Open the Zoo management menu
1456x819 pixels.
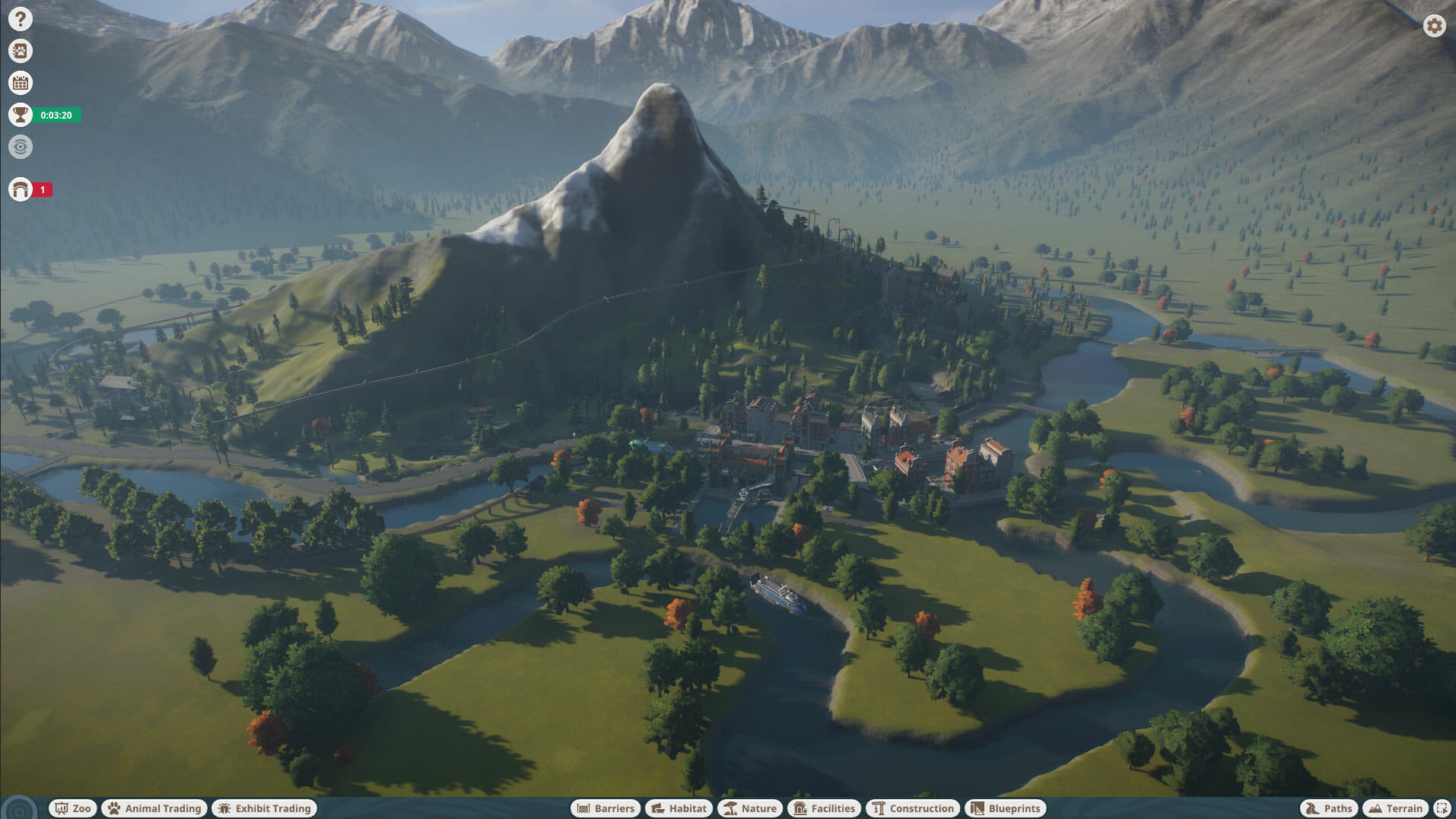tap(73, 808)
